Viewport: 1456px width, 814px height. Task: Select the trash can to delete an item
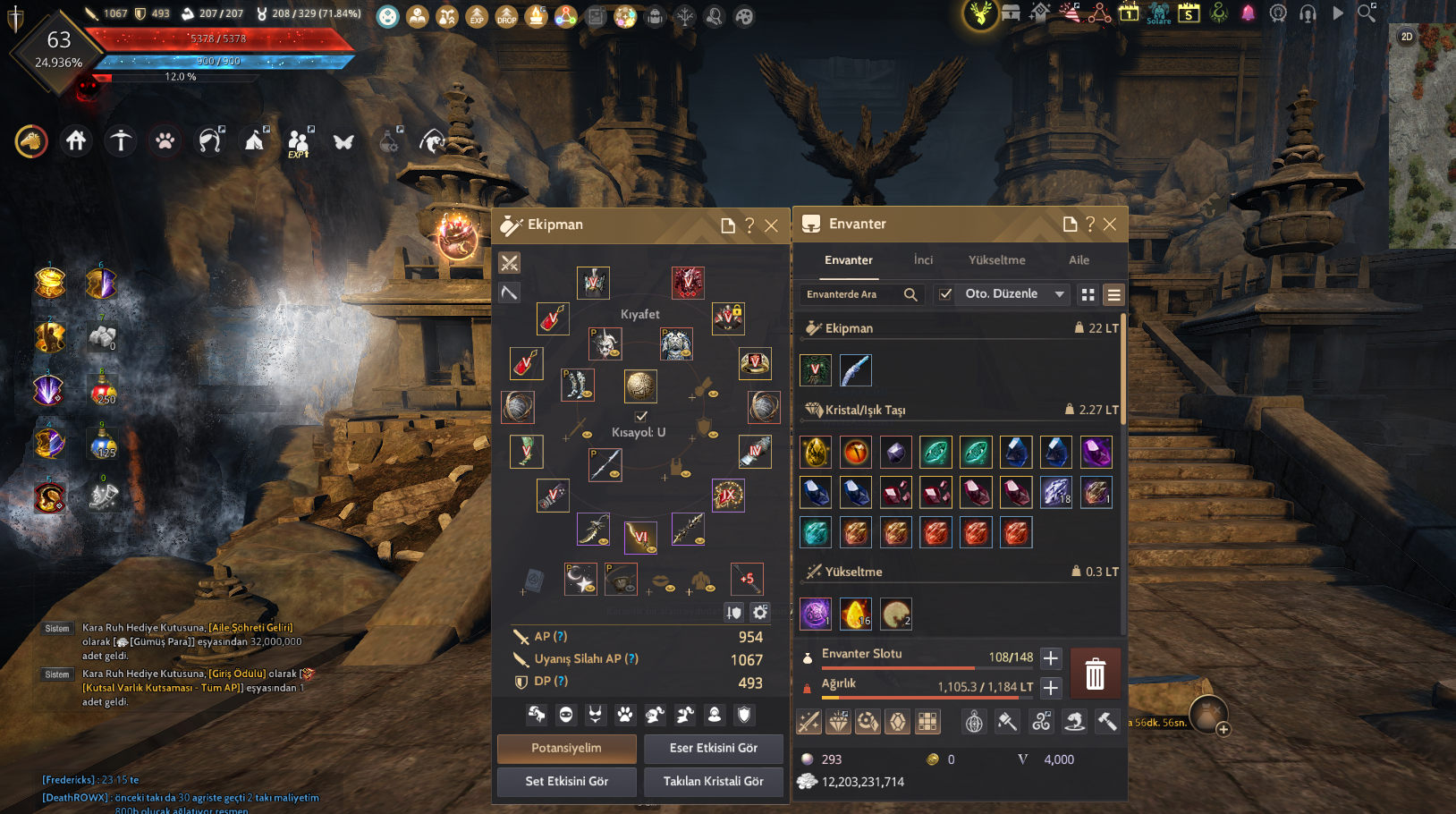[1096, 673]
